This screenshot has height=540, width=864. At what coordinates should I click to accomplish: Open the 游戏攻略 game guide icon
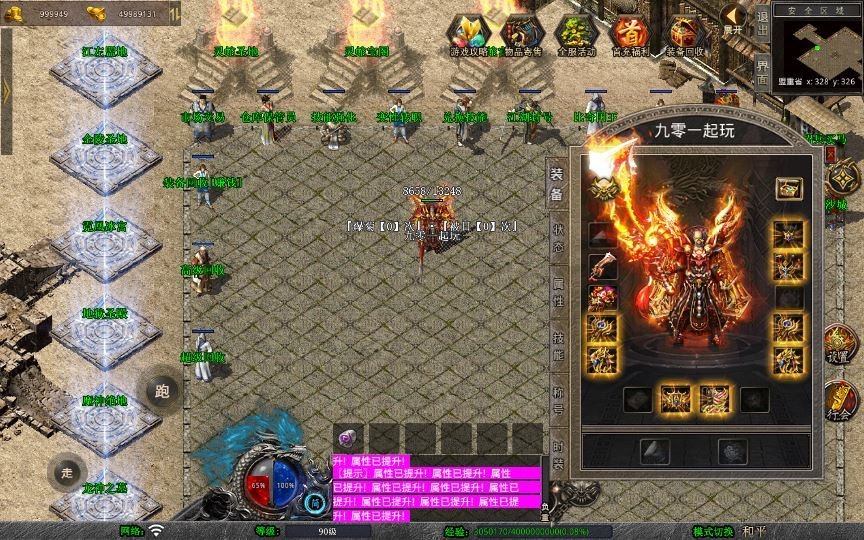click(x=468, y=34)
